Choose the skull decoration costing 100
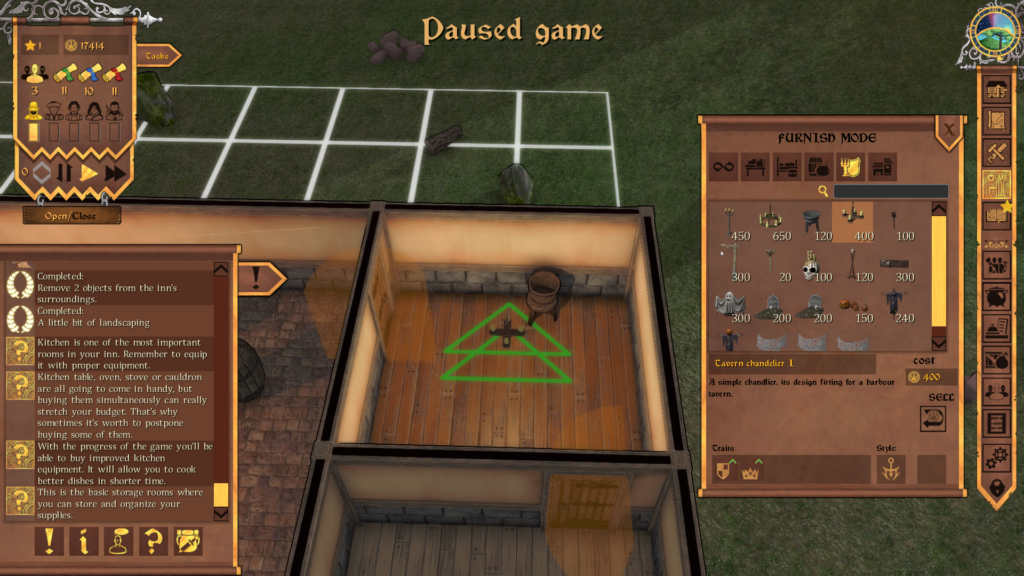The image size is (1024, 576). tap(810, 264)
